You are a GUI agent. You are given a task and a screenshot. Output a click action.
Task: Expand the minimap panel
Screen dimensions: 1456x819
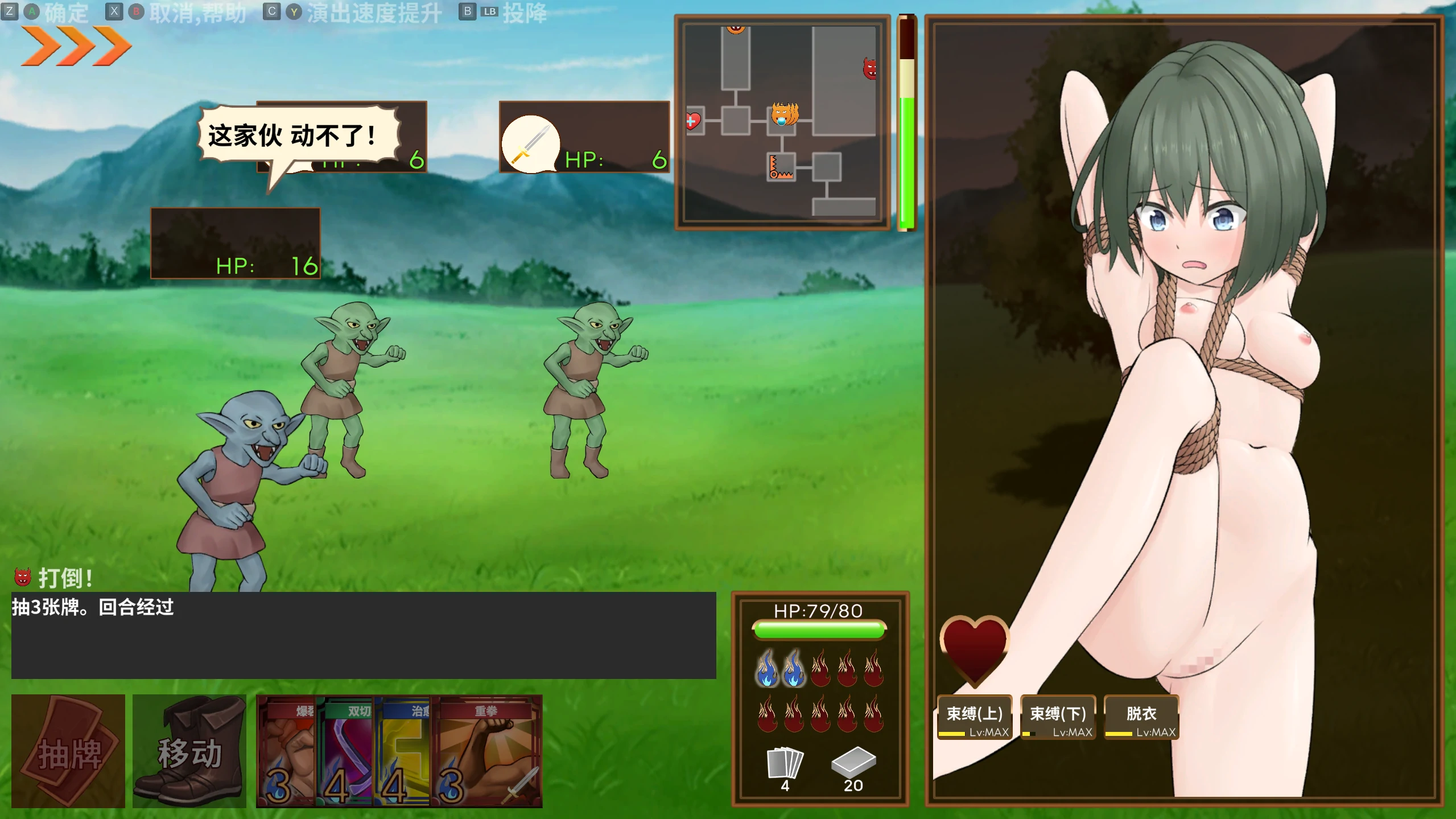click(782, 122)
